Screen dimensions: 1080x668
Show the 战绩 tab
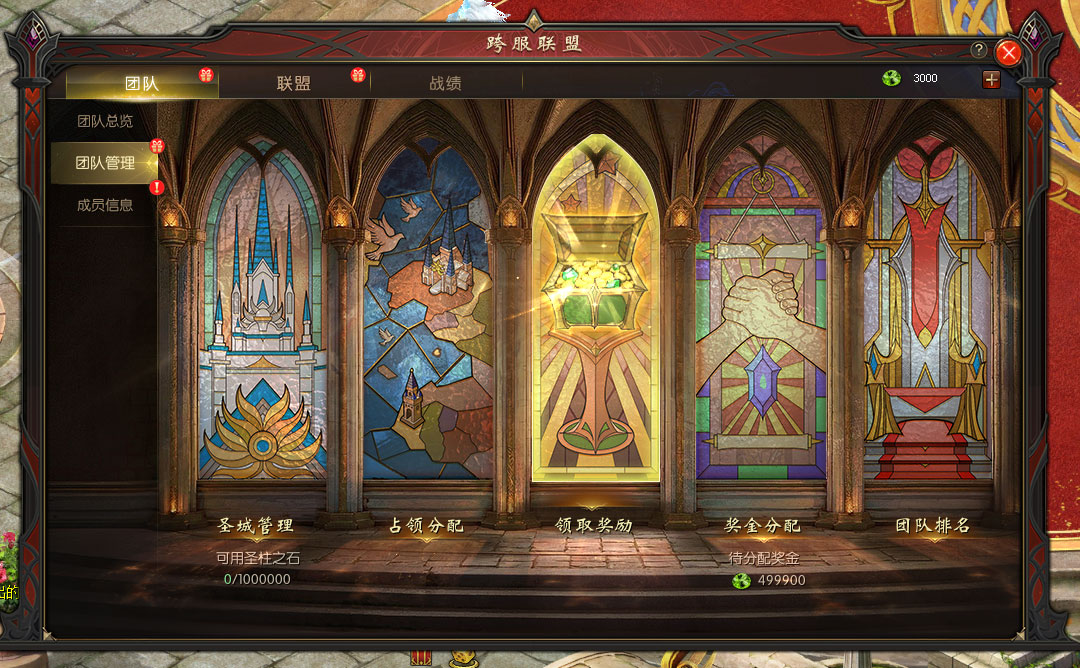tap(446, 83)
